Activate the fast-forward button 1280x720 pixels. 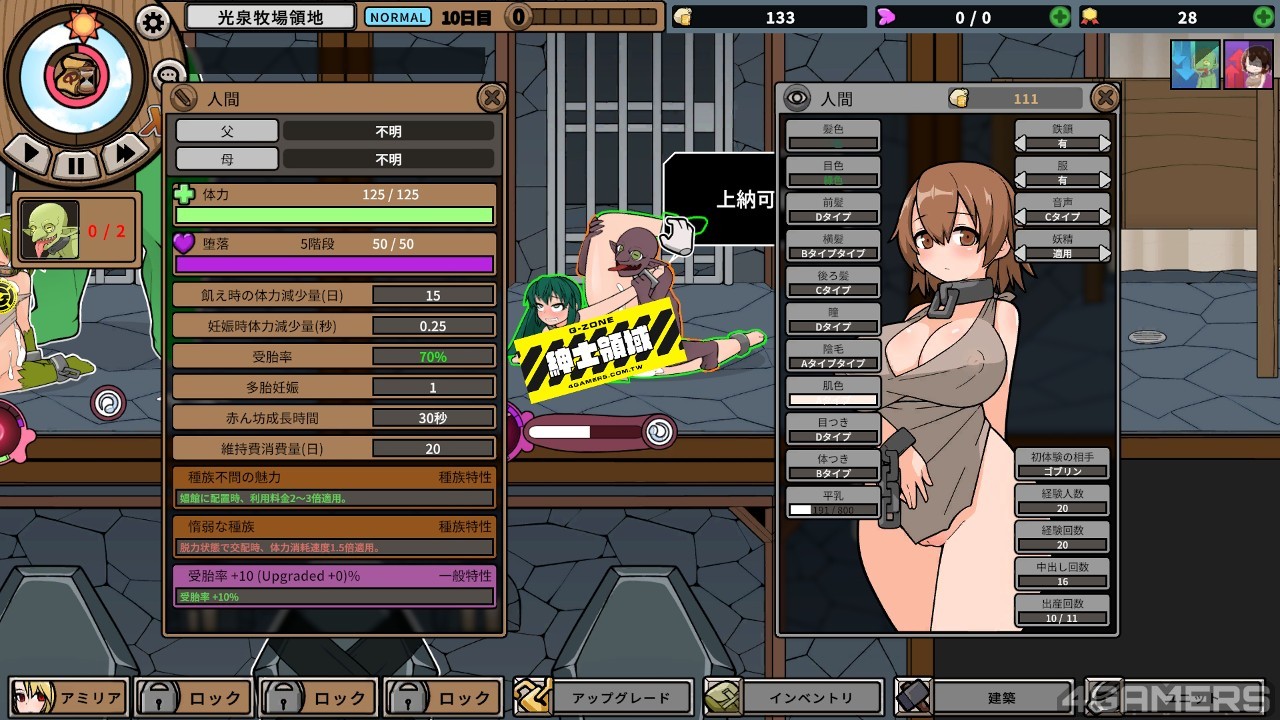point(125,153)
